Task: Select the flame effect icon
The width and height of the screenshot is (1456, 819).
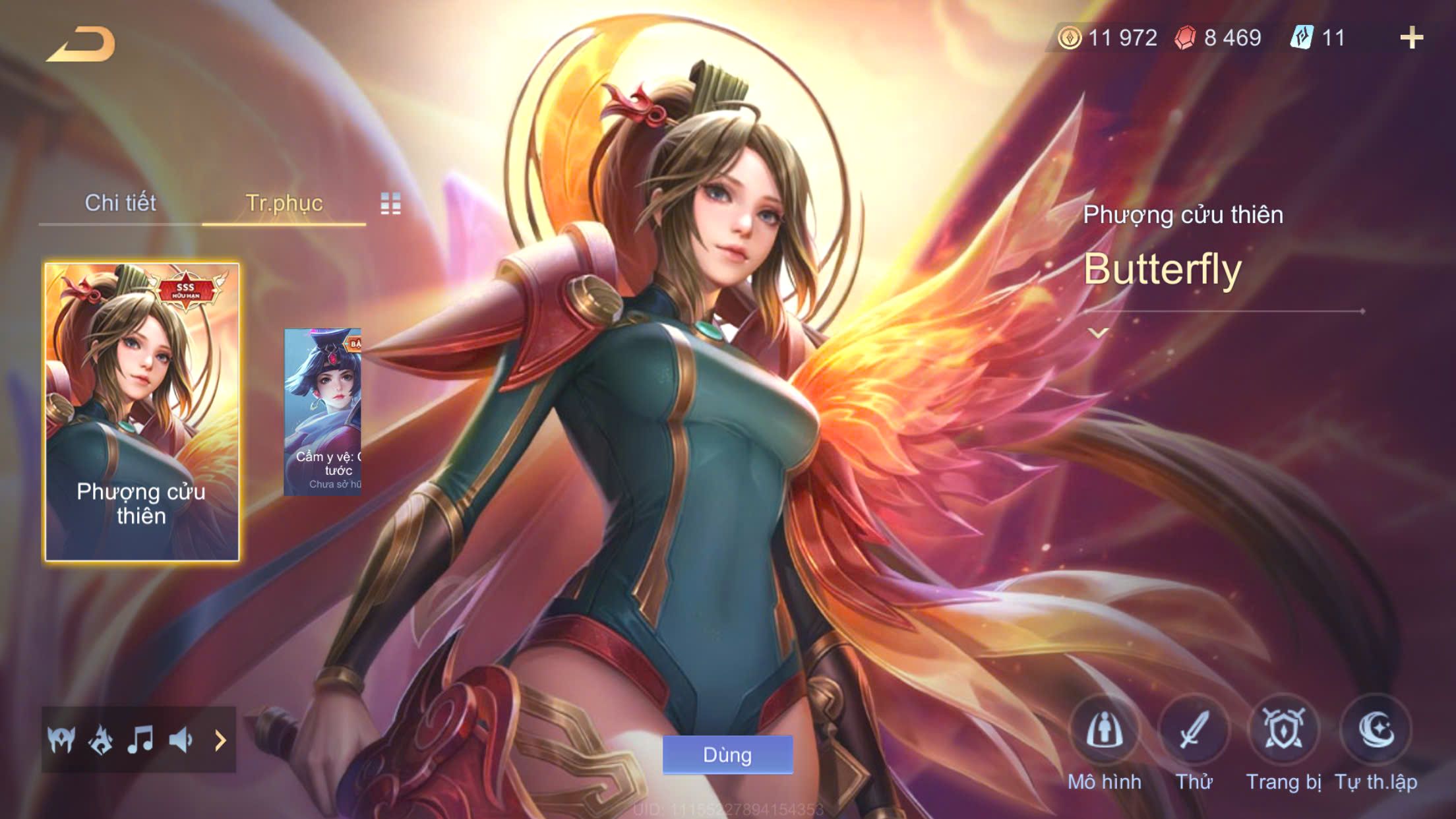Action: pos(101,740)
